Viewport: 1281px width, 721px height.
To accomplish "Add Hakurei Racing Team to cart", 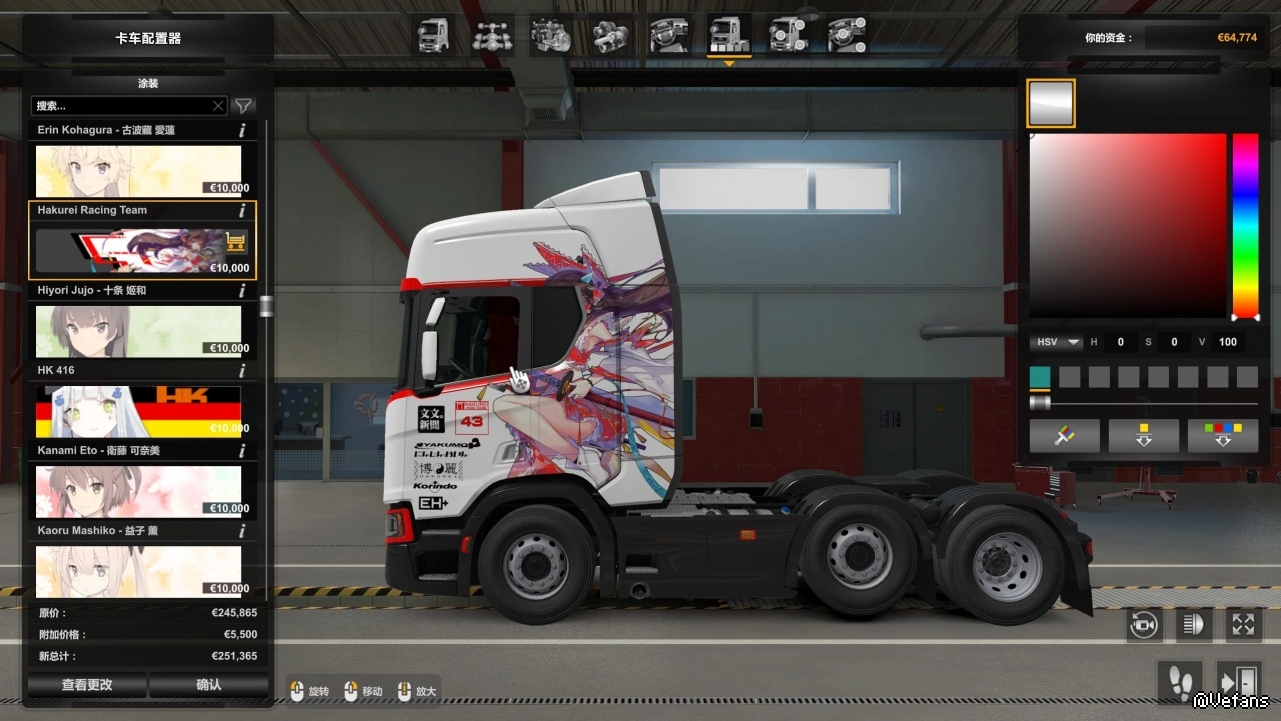I will point(236,242).
